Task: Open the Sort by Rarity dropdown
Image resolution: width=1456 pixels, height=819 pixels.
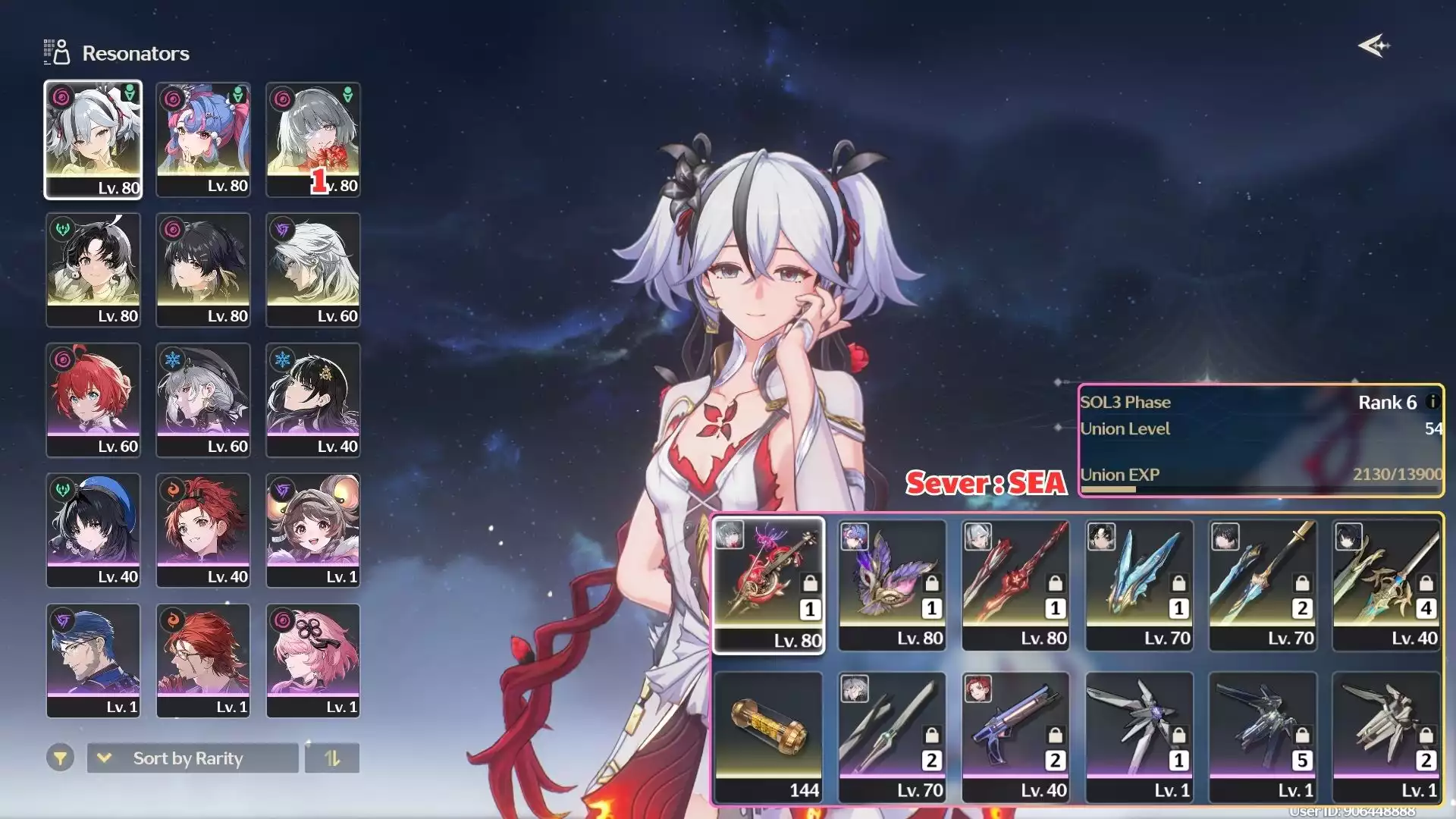Action: tap(193, 758)
